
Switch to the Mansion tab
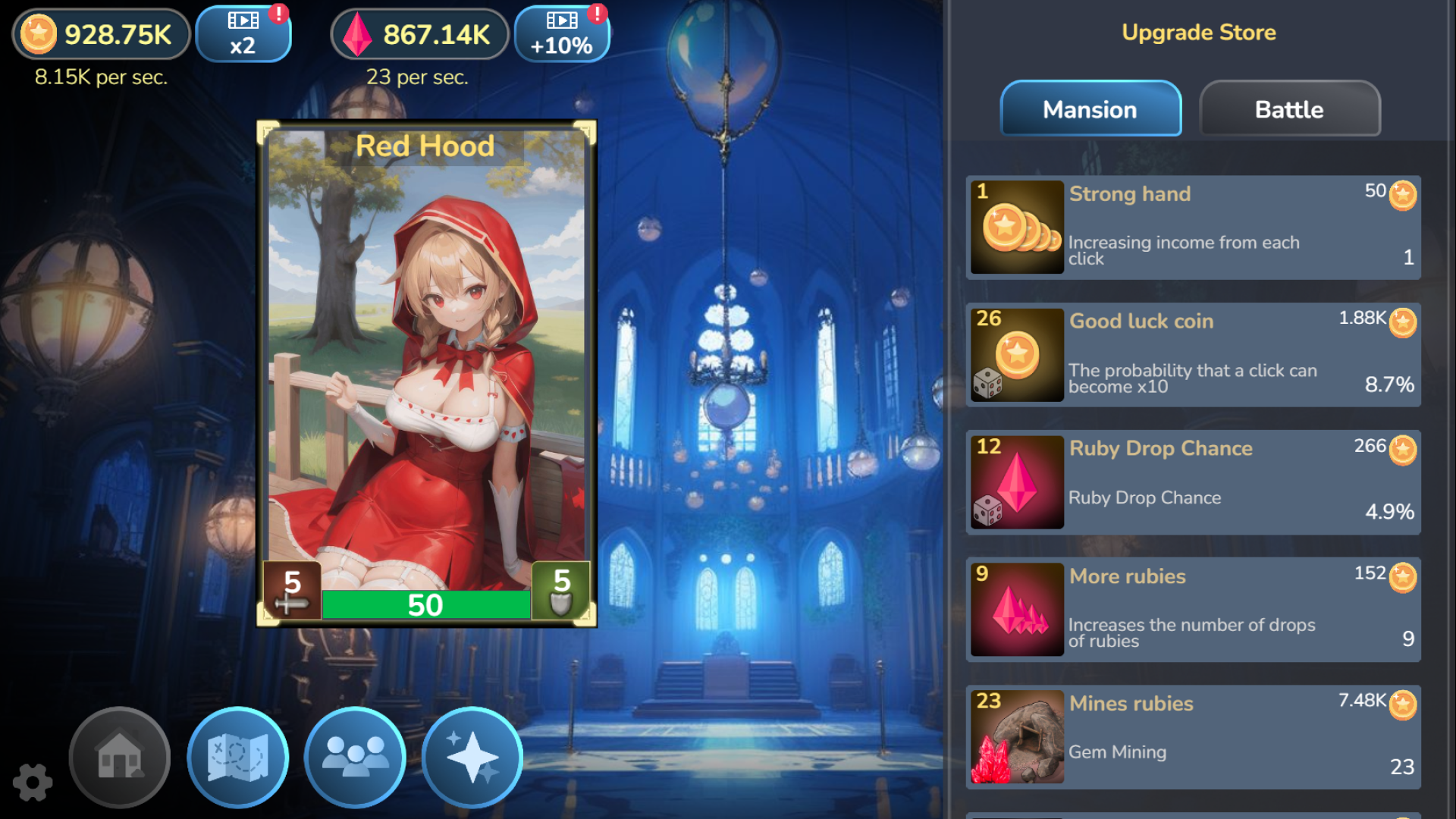tap(1090, 109)
